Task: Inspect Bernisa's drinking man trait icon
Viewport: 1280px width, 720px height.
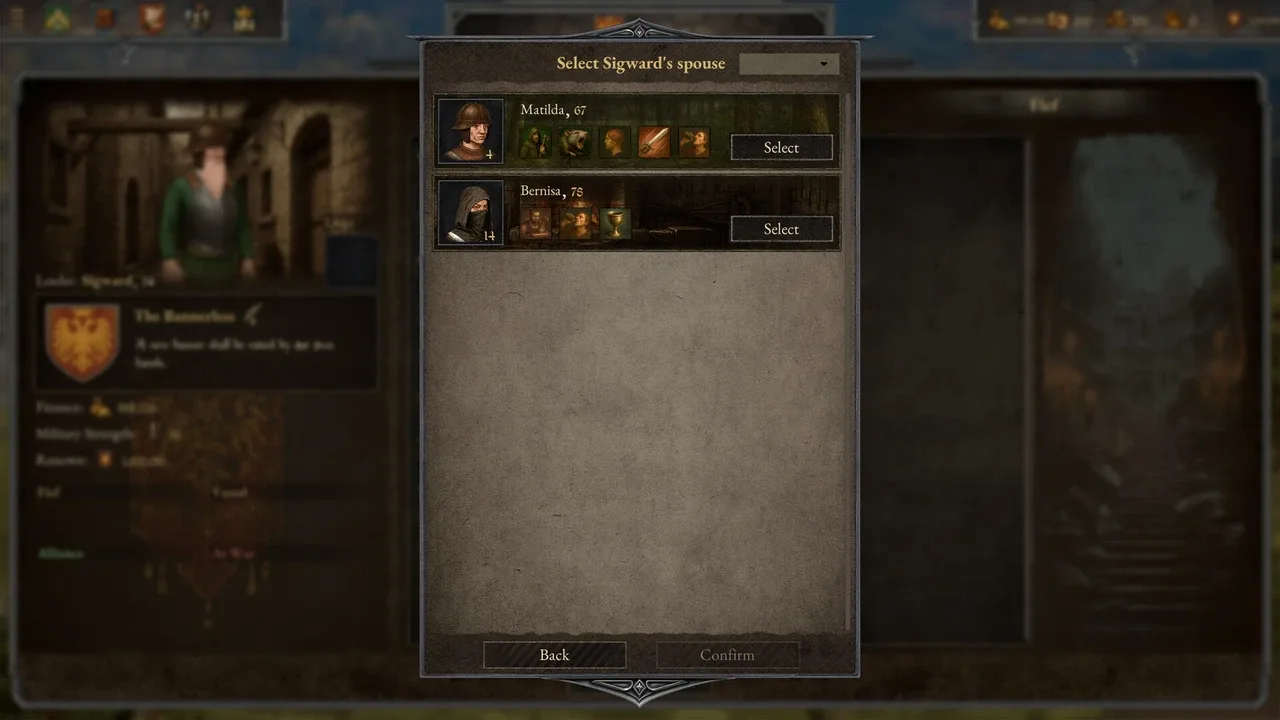Action: 576,223
